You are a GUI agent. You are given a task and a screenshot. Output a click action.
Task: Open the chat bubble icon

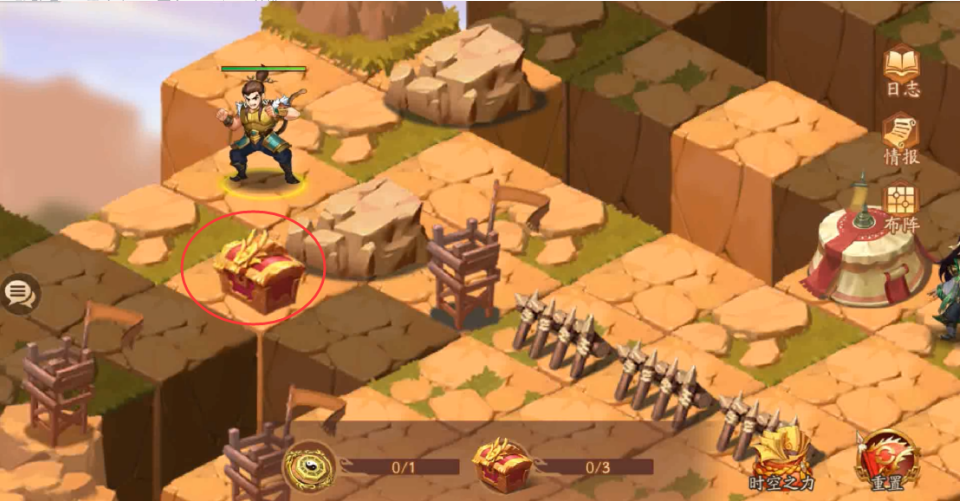[x=18, y=293]
